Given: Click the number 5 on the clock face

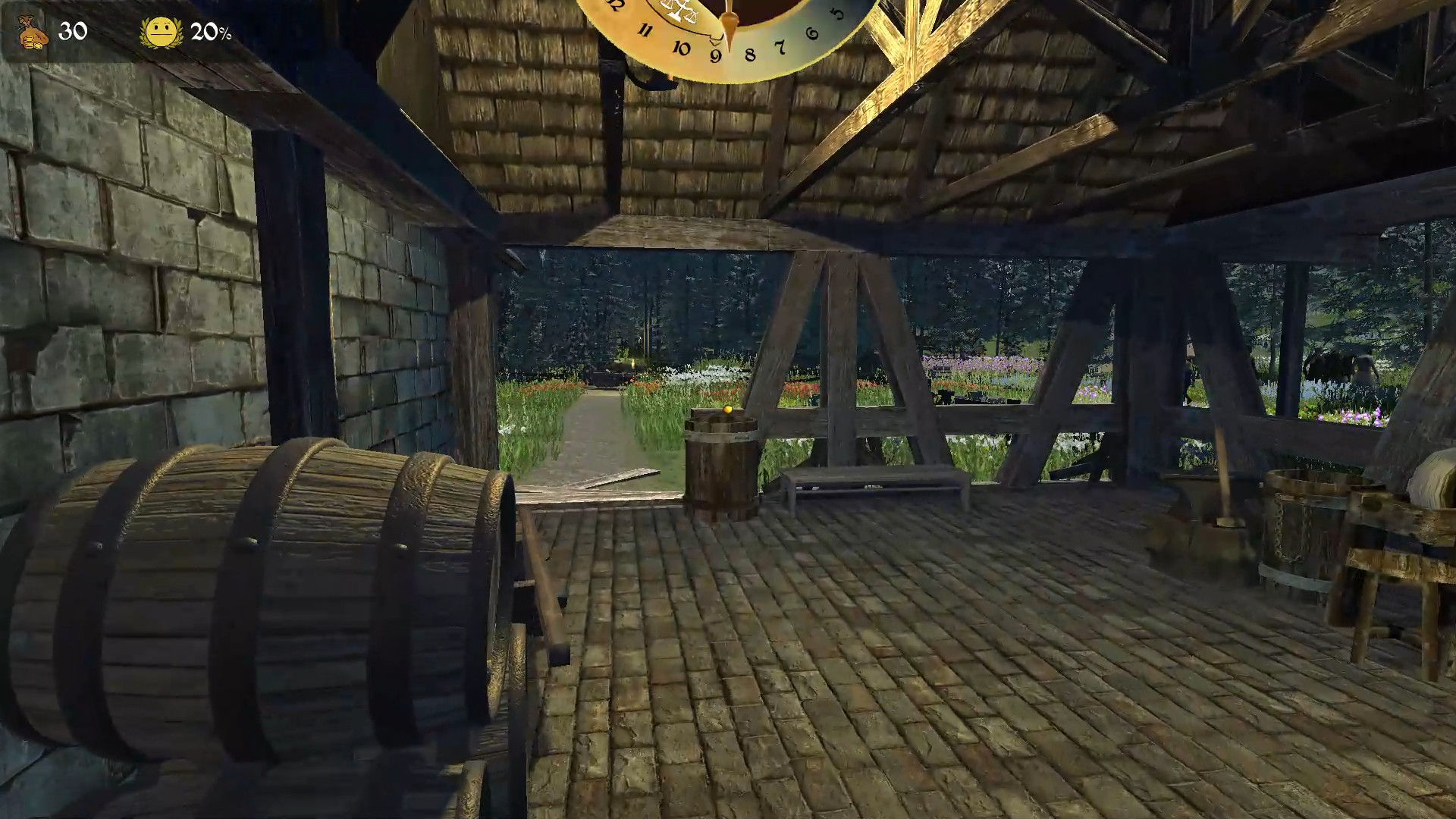Looking at the screenshot, I should pyautogui.click(x=838, y=11).
